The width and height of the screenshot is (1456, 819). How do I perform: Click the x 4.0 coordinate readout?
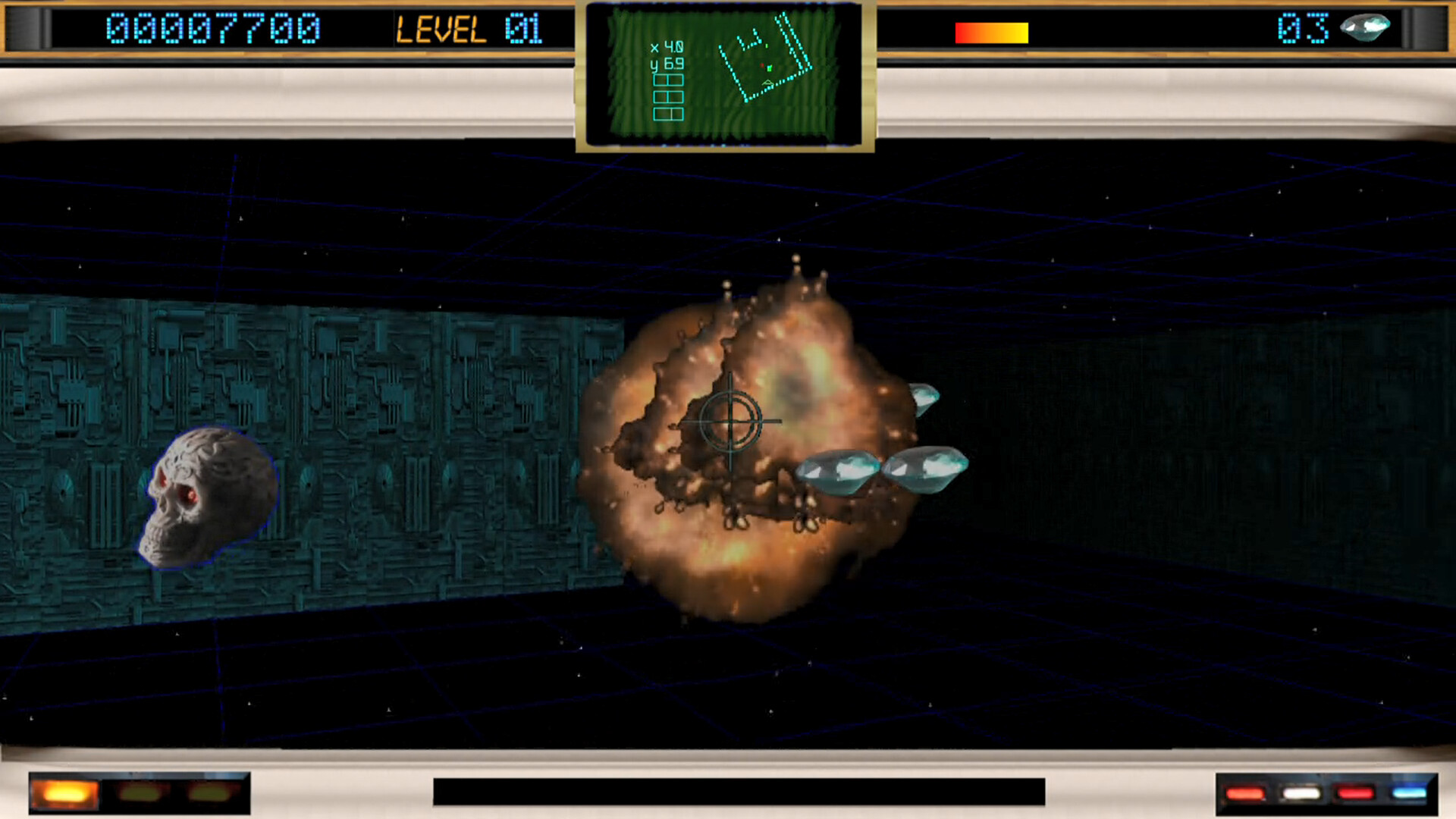[x=667, y=47]
